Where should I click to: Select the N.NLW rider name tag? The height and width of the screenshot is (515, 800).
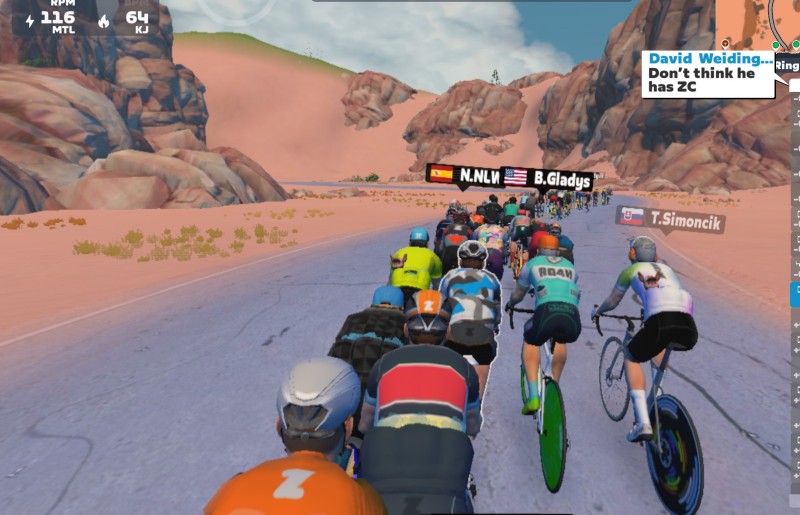463,176
